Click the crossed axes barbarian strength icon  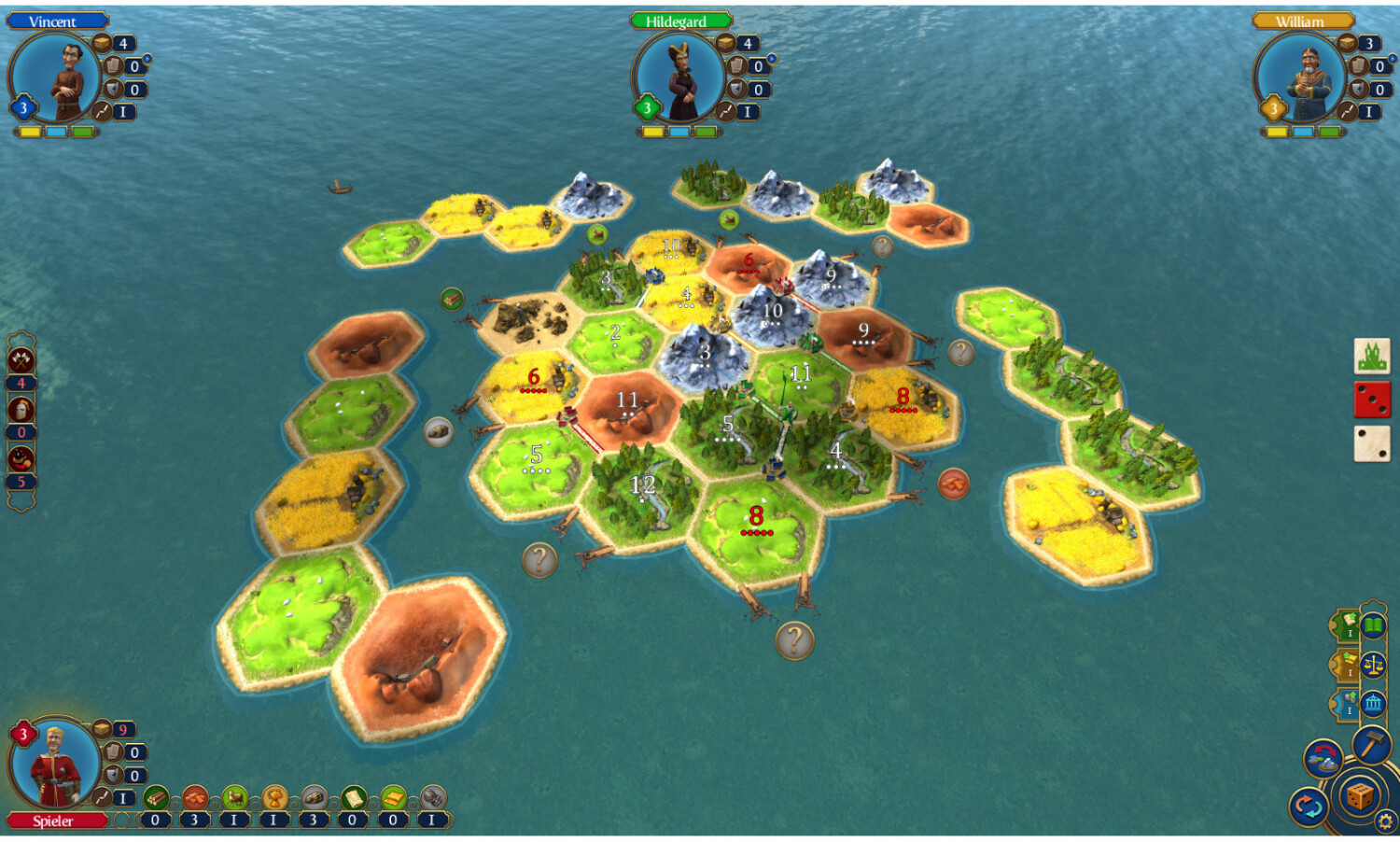pyautogui.click(x=21, y=359)
